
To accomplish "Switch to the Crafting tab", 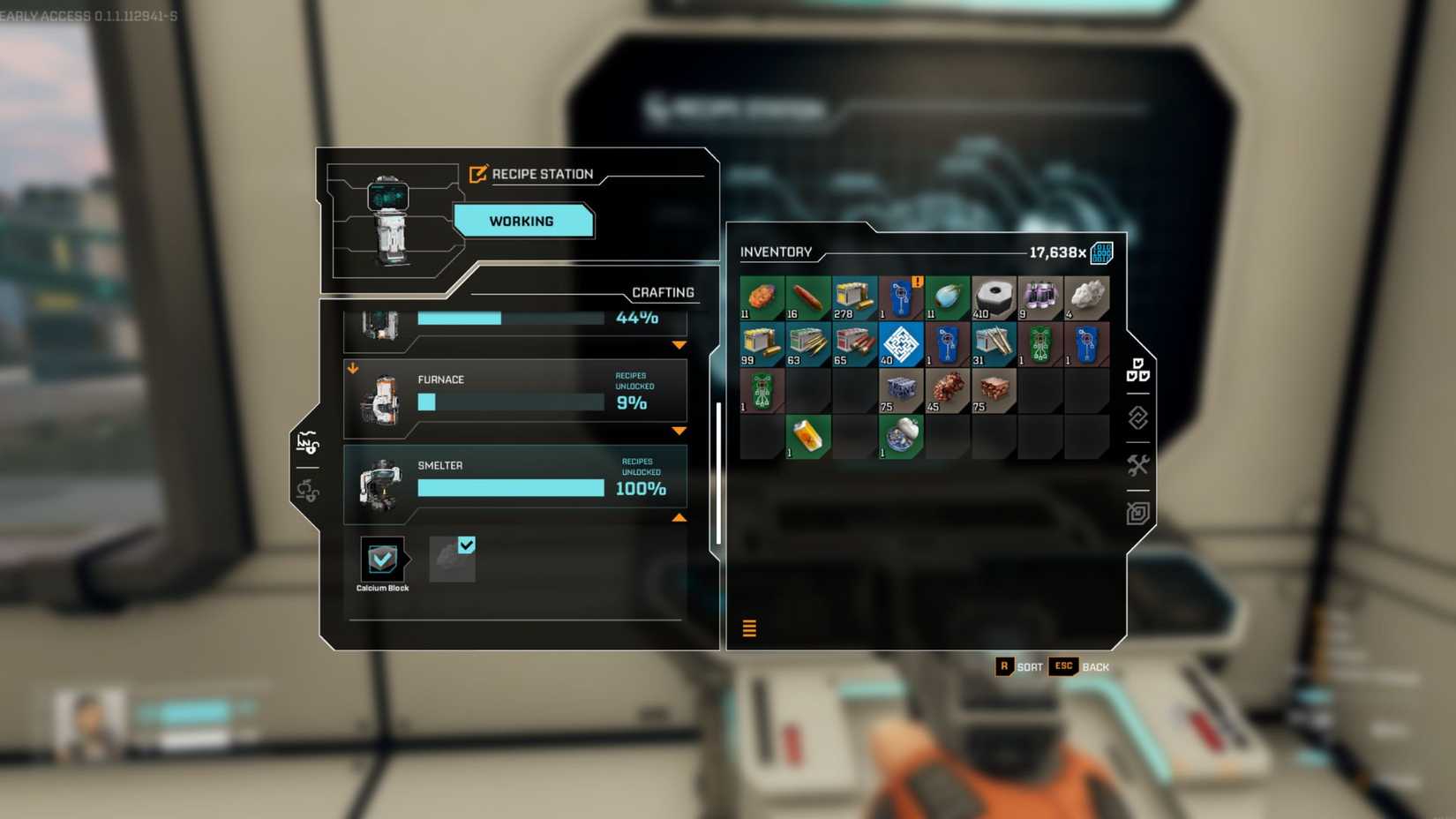I will pos(663,292).
